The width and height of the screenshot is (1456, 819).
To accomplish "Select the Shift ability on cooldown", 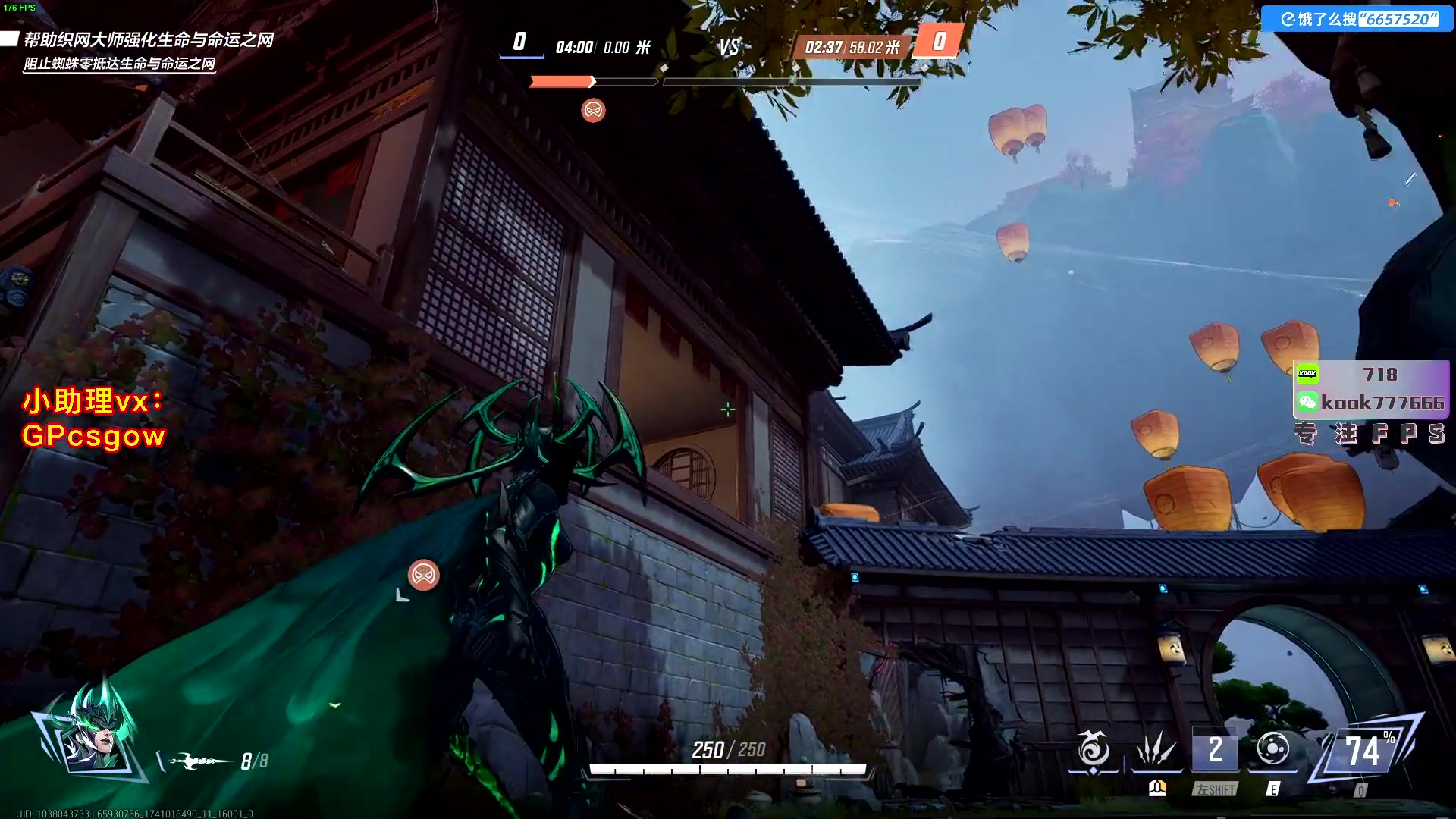I will click(1215, 750).
